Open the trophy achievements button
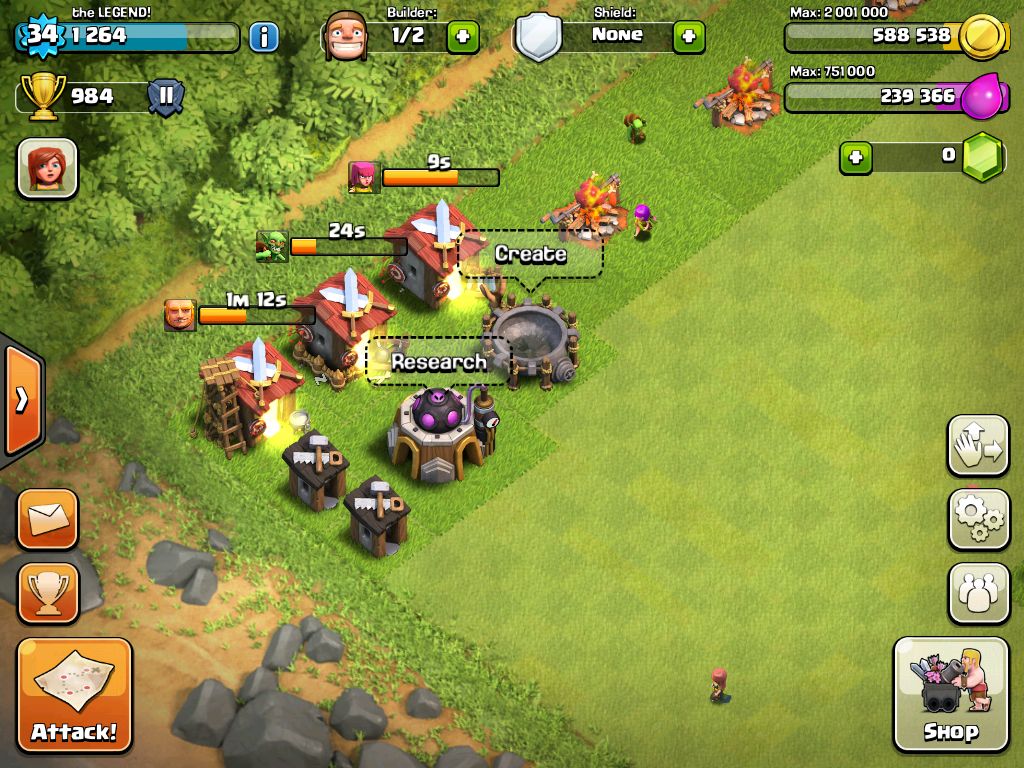 pyautogui.click(x=47, y=592)
